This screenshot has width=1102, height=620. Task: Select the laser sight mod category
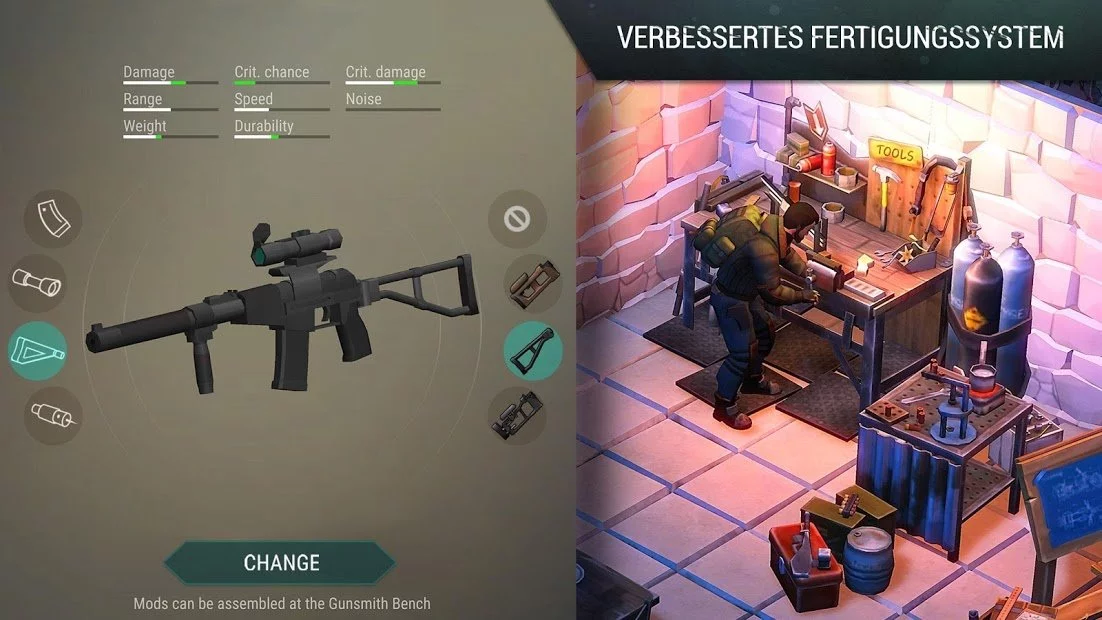tap(53, 415)
